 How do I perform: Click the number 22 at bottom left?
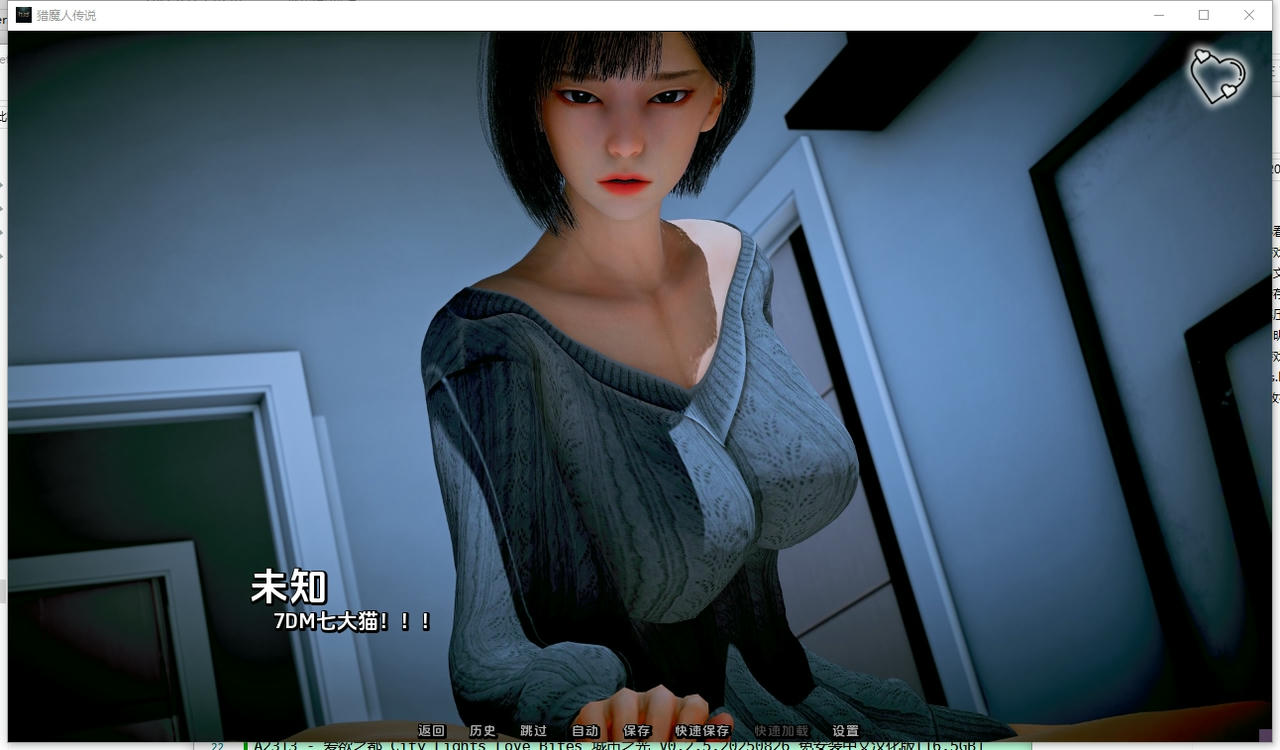(x=217, y=745)
